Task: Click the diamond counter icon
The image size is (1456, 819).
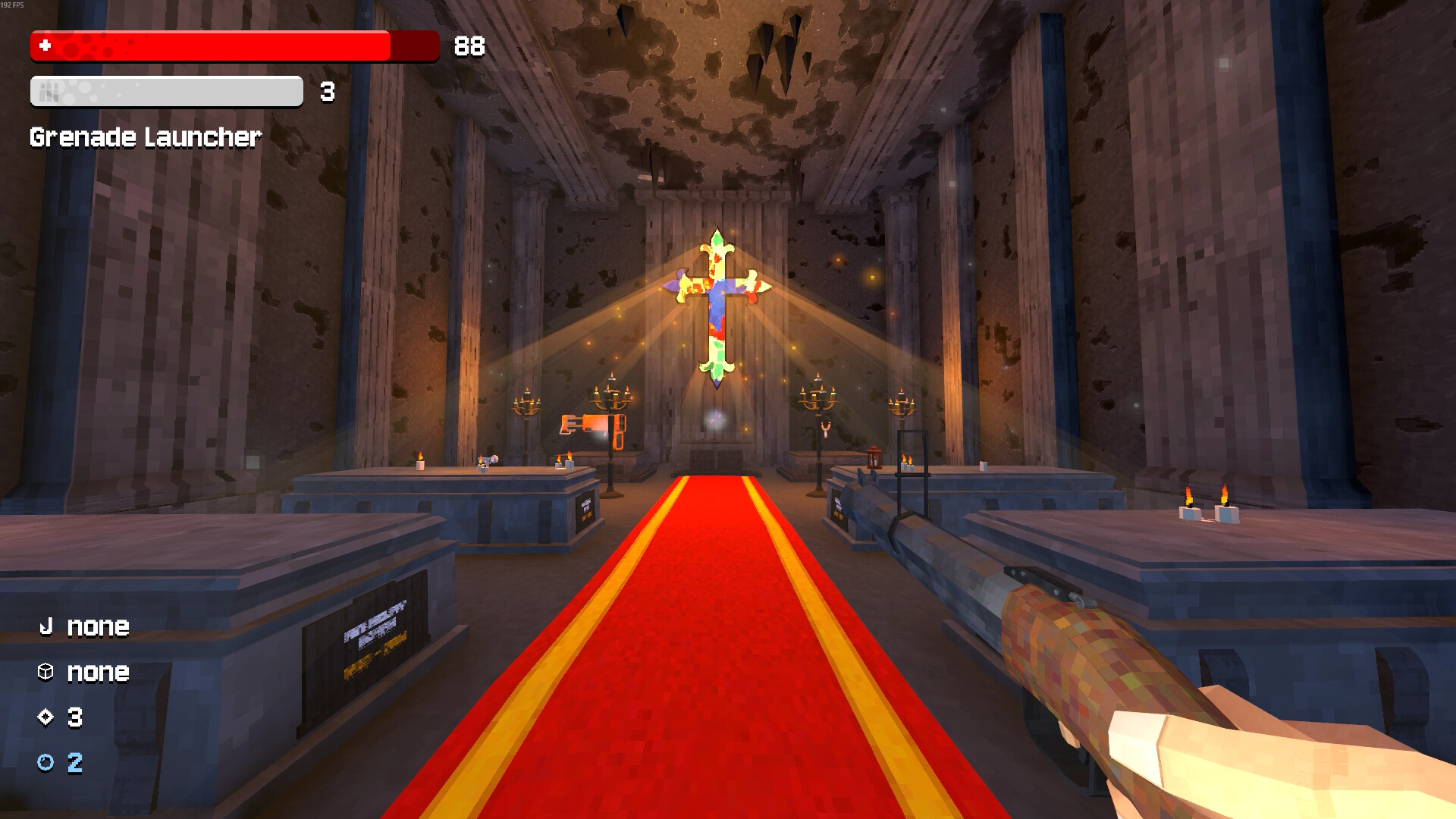Action: click(x=45, y=717)
